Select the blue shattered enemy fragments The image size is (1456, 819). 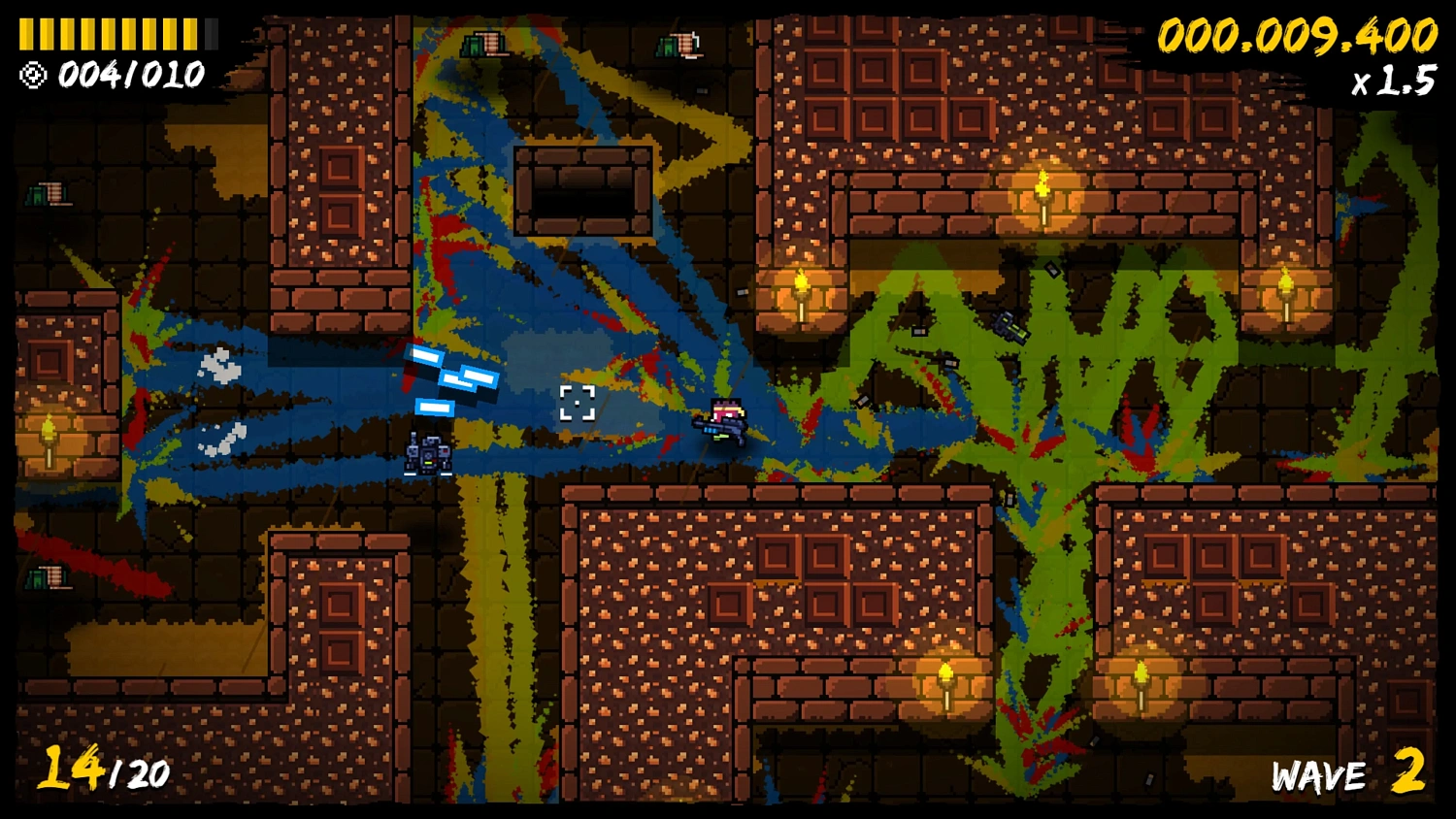pos(451,378)
